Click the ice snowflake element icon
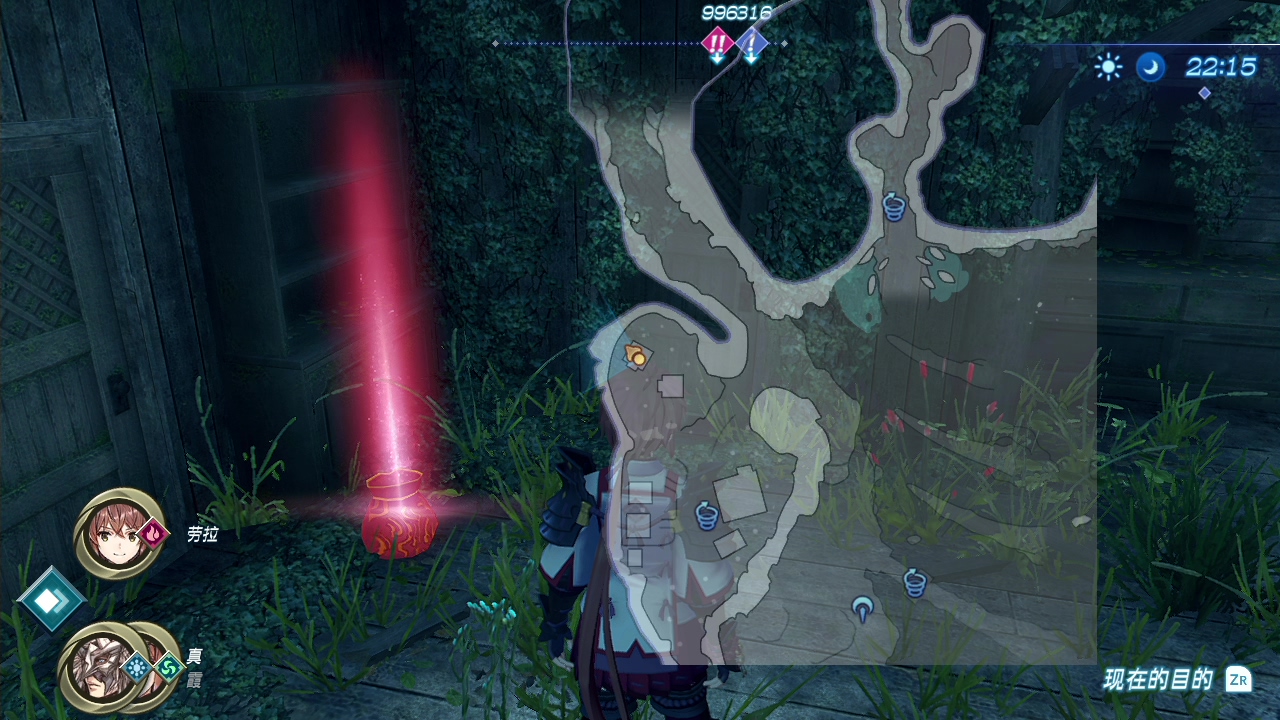Screen dimensions: 1280x720 point(136,665)
